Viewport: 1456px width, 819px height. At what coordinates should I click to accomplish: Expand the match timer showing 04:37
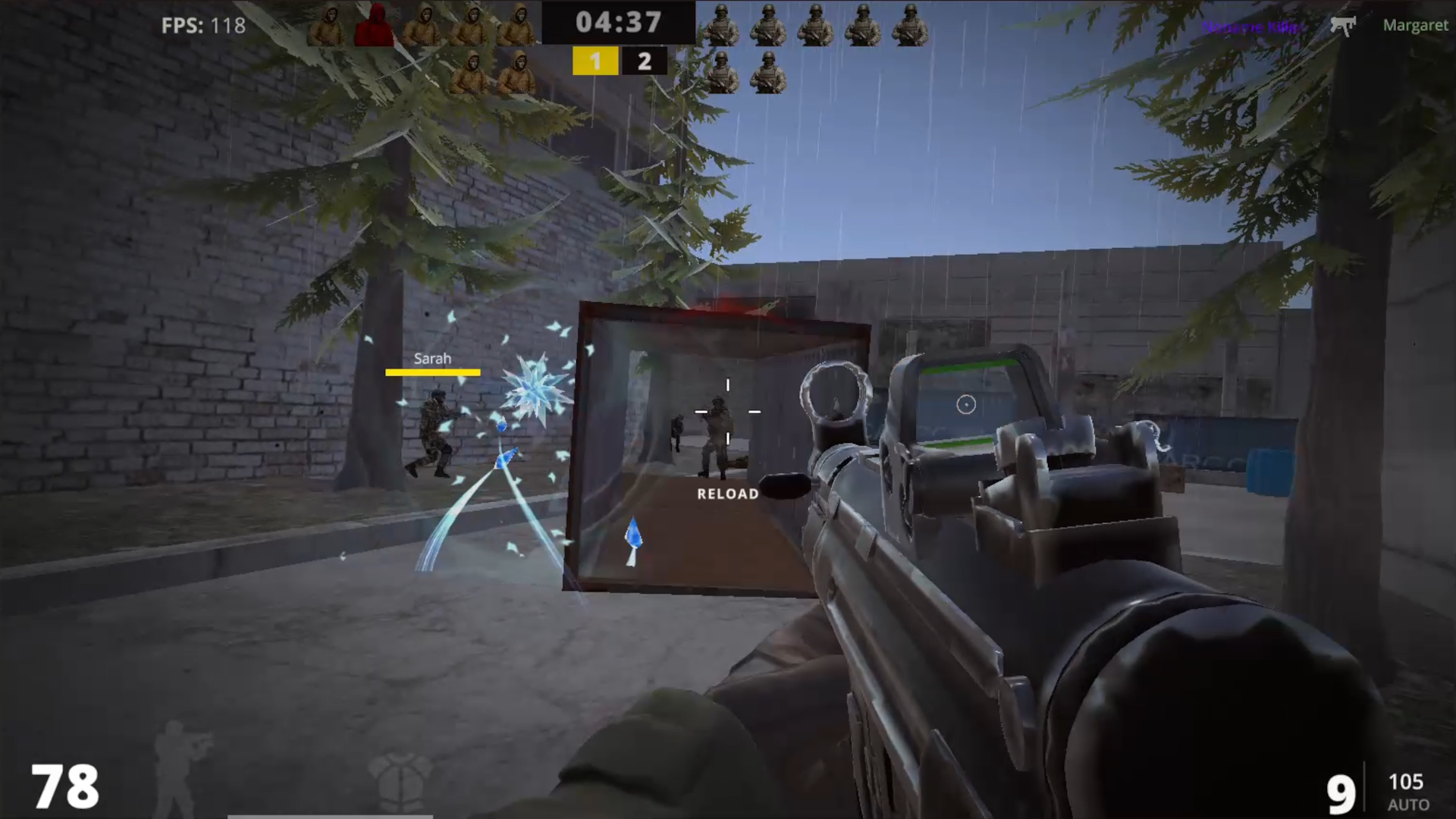[619, 23]
